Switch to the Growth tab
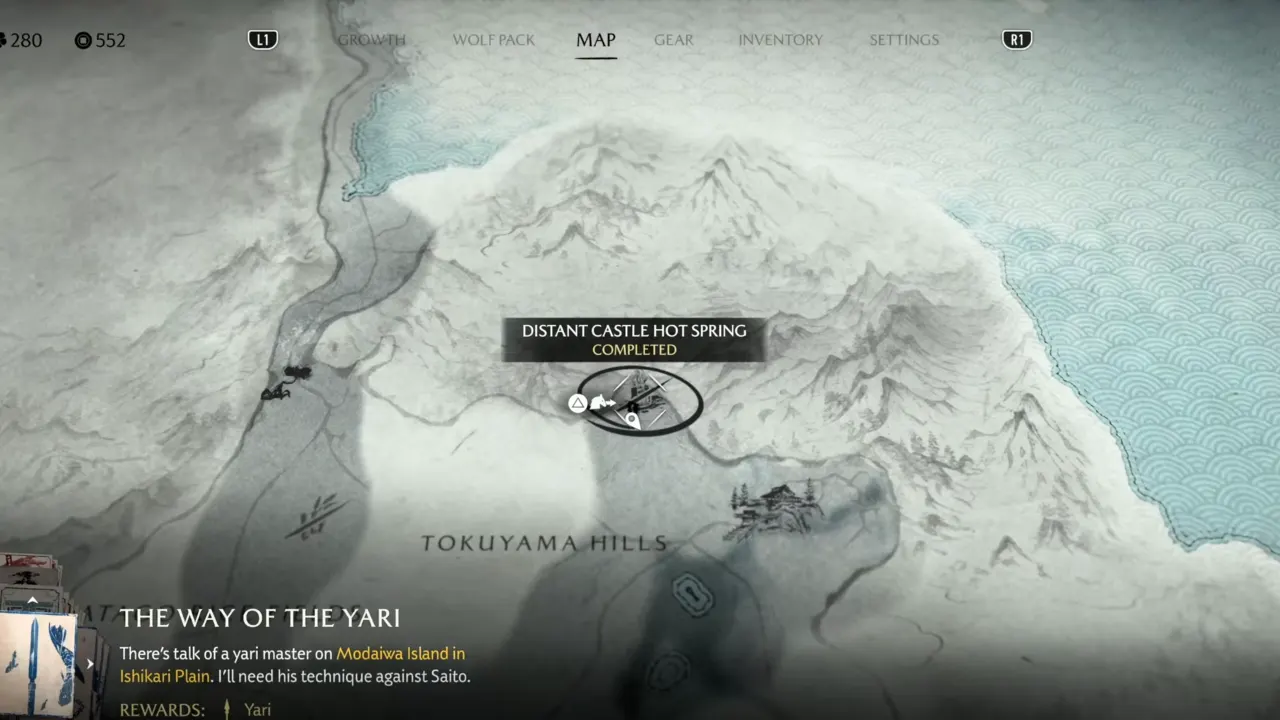Image resolution: width=1280 pixels, height=720 pixels. 371,40
